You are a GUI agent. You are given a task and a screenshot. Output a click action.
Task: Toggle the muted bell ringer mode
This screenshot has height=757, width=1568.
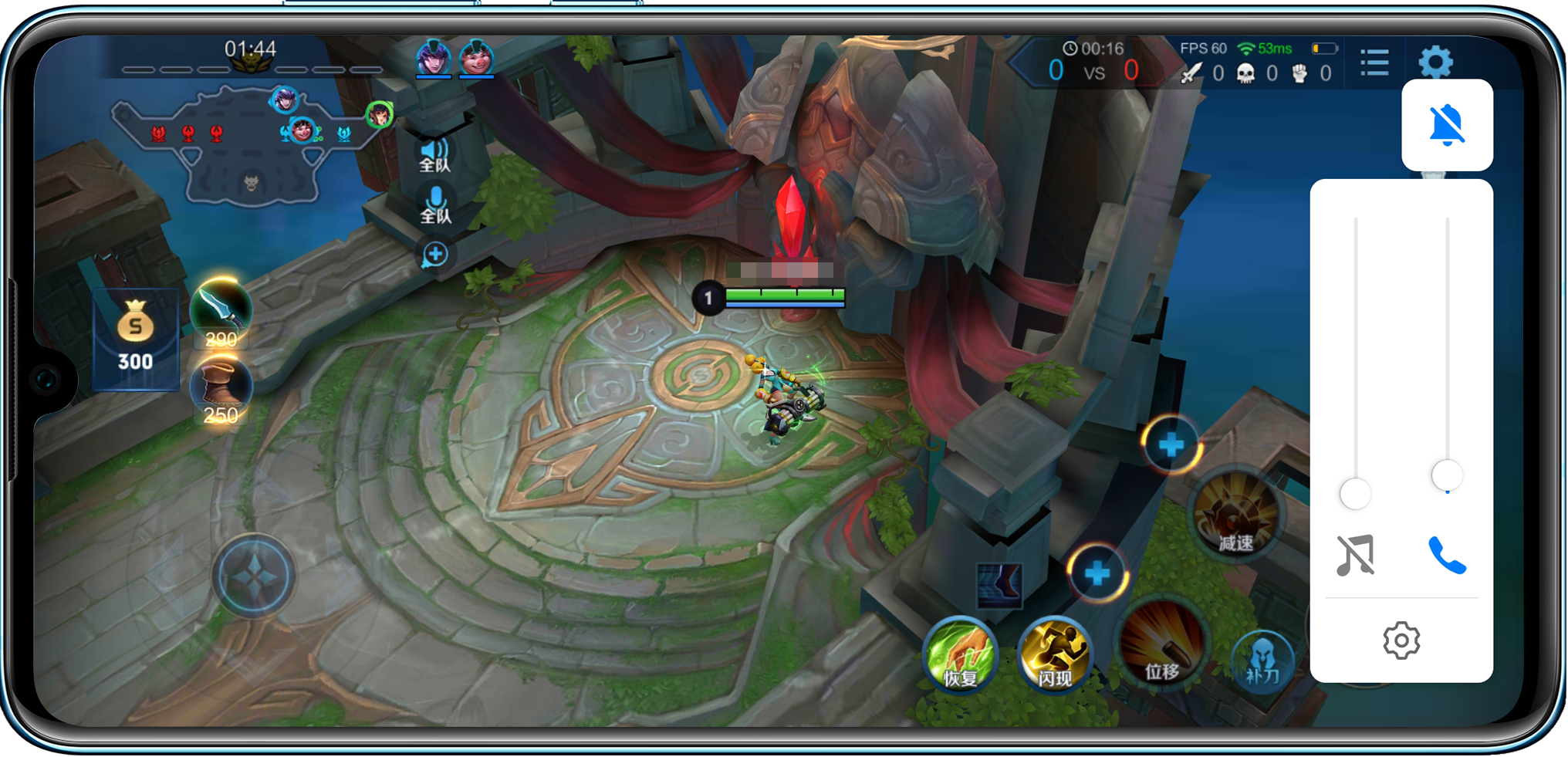tap(1447, 125)
